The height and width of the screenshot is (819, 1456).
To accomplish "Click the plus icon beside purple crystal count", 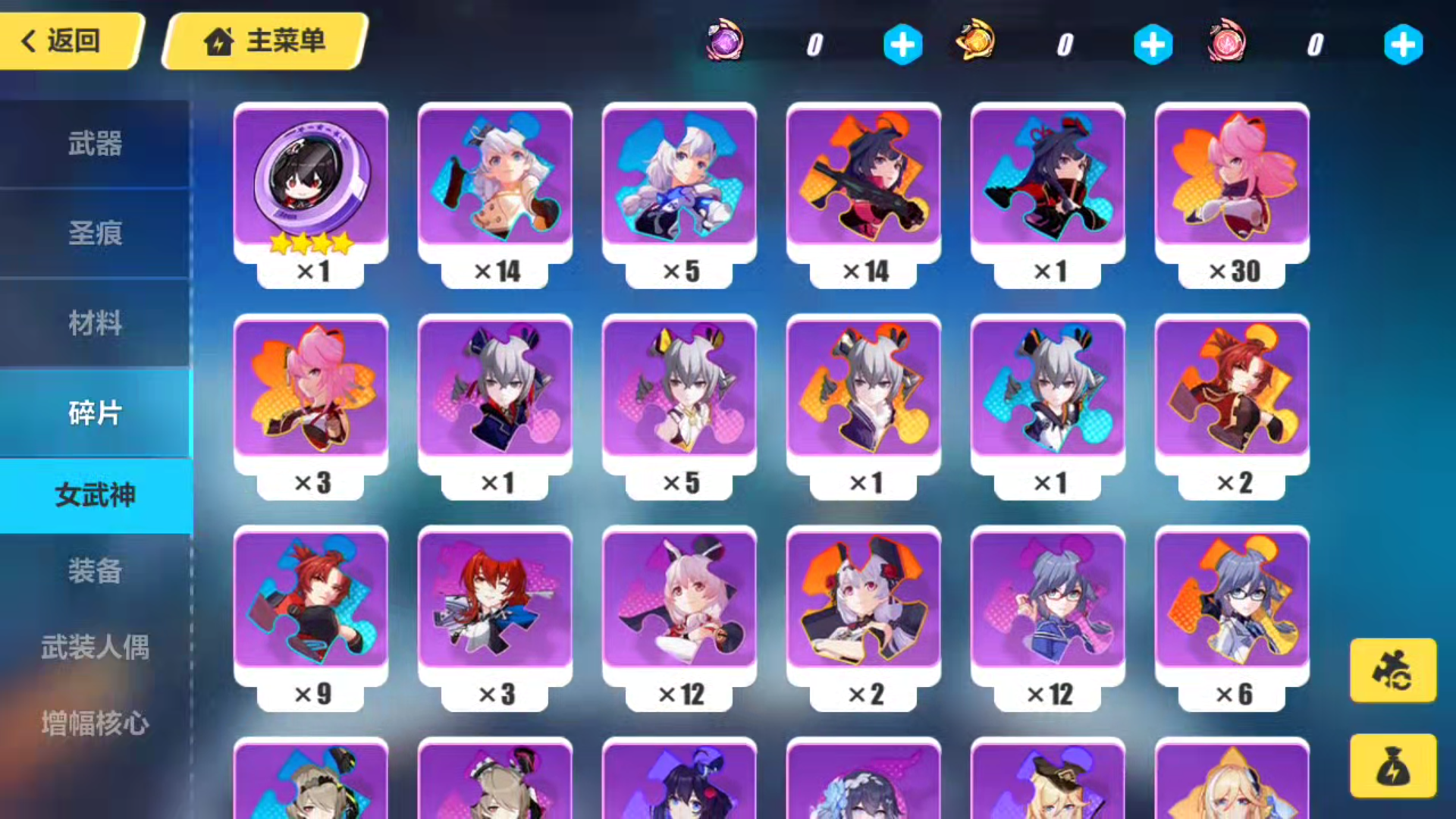I will (x=902, y=44).
